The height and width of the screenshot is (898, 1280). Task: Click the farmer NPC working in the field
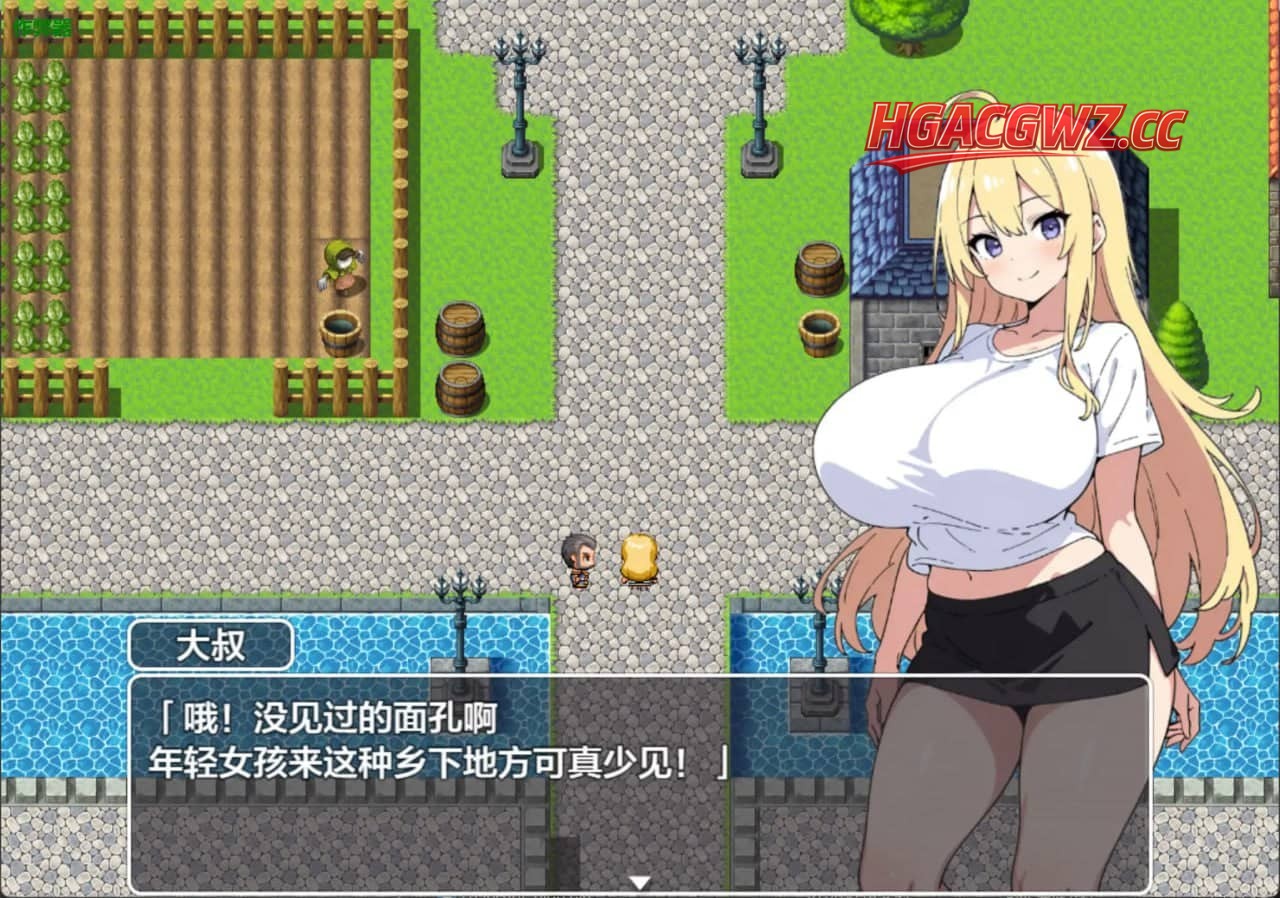tap(338, 265)
